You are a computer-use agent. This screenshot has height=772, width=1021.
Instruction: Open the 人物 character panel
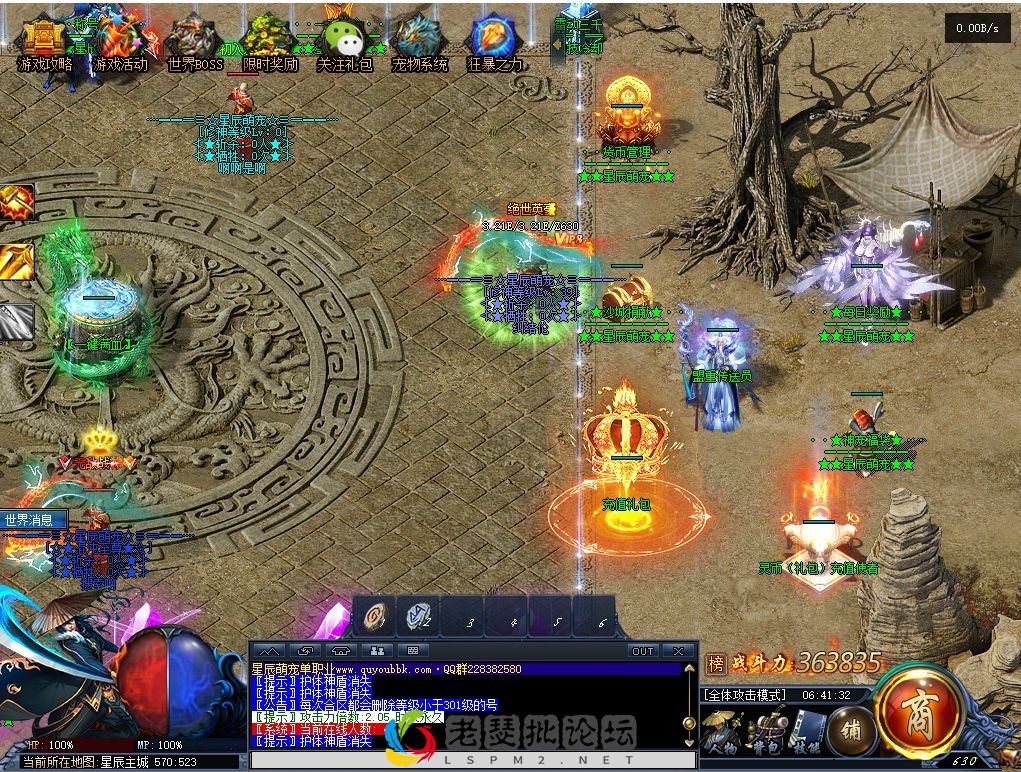click(x=720, y=732)
